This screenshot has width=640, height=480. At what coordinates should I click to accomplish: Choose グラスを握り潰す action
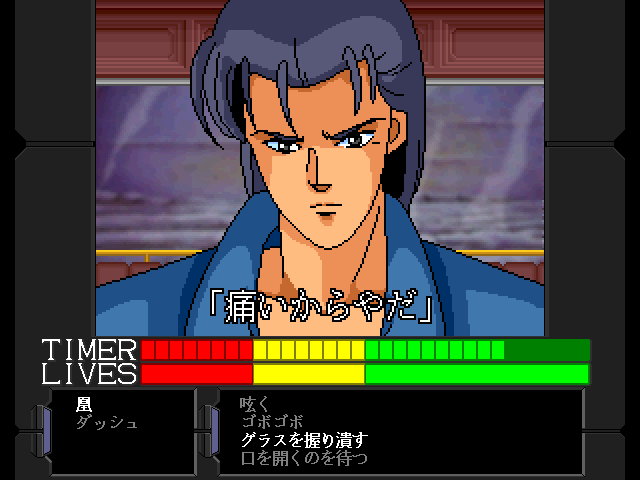pos(304,440)
